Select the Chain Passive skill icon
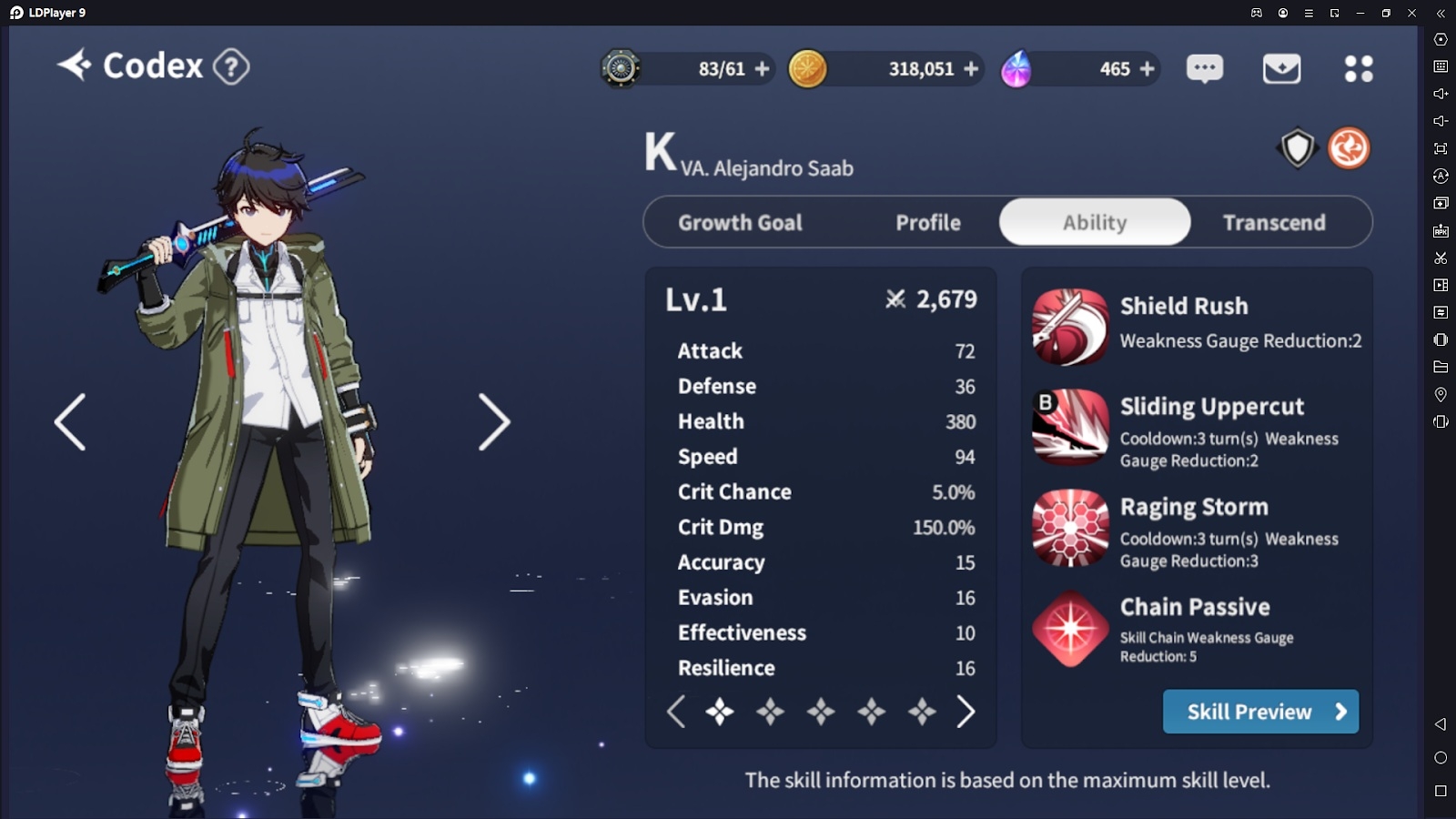The height and width of the screenshot is (819, 1456). (x=1070, y=628)
